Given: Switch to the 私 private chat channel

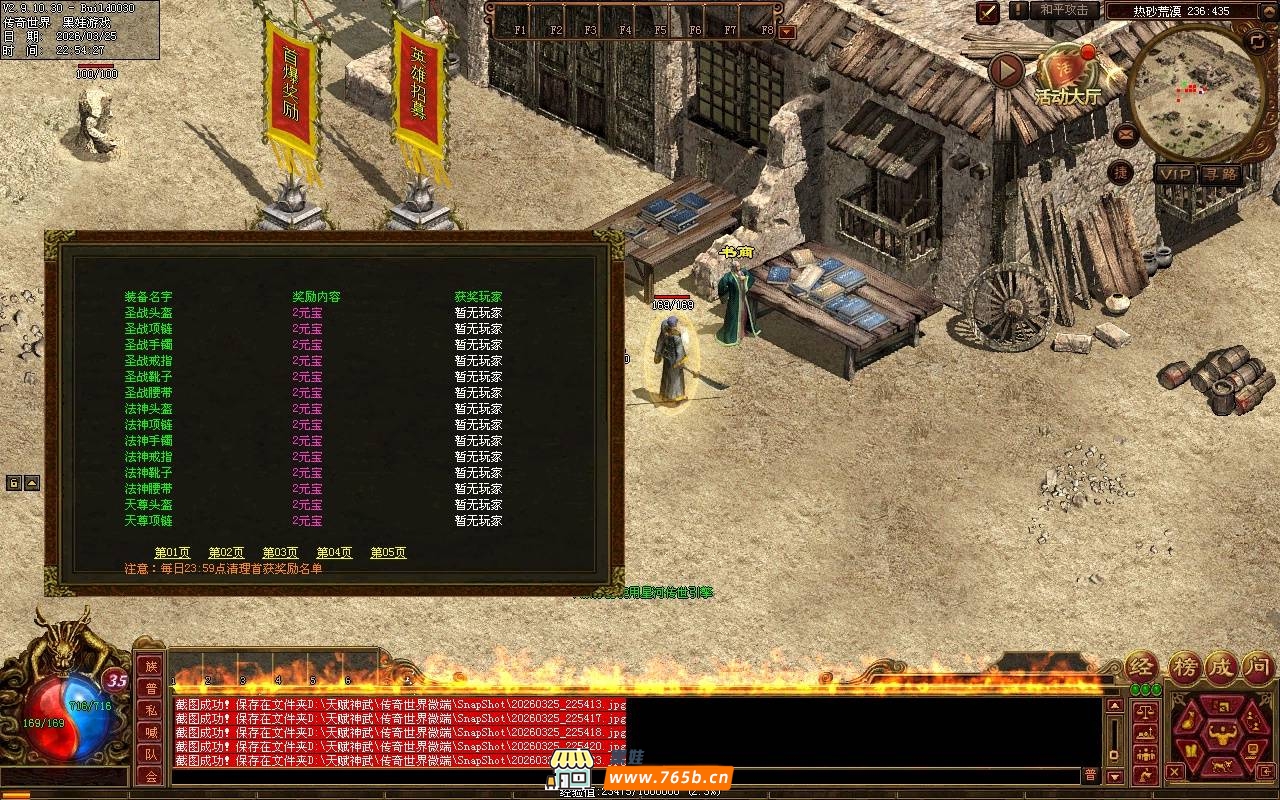Looking at the screenshot, I should pos(151,710).
